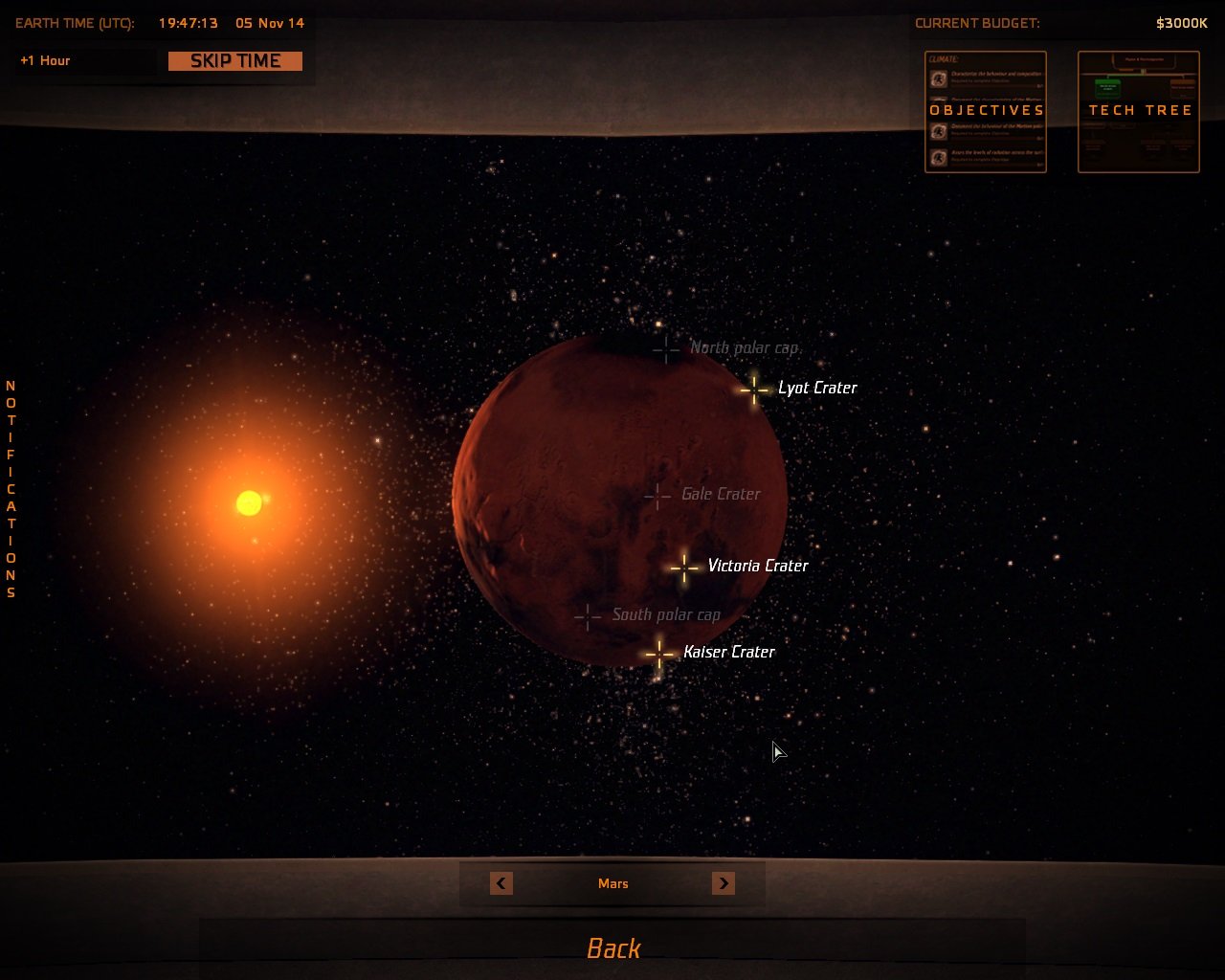Select the South polar cap marker

pos(587,615)
